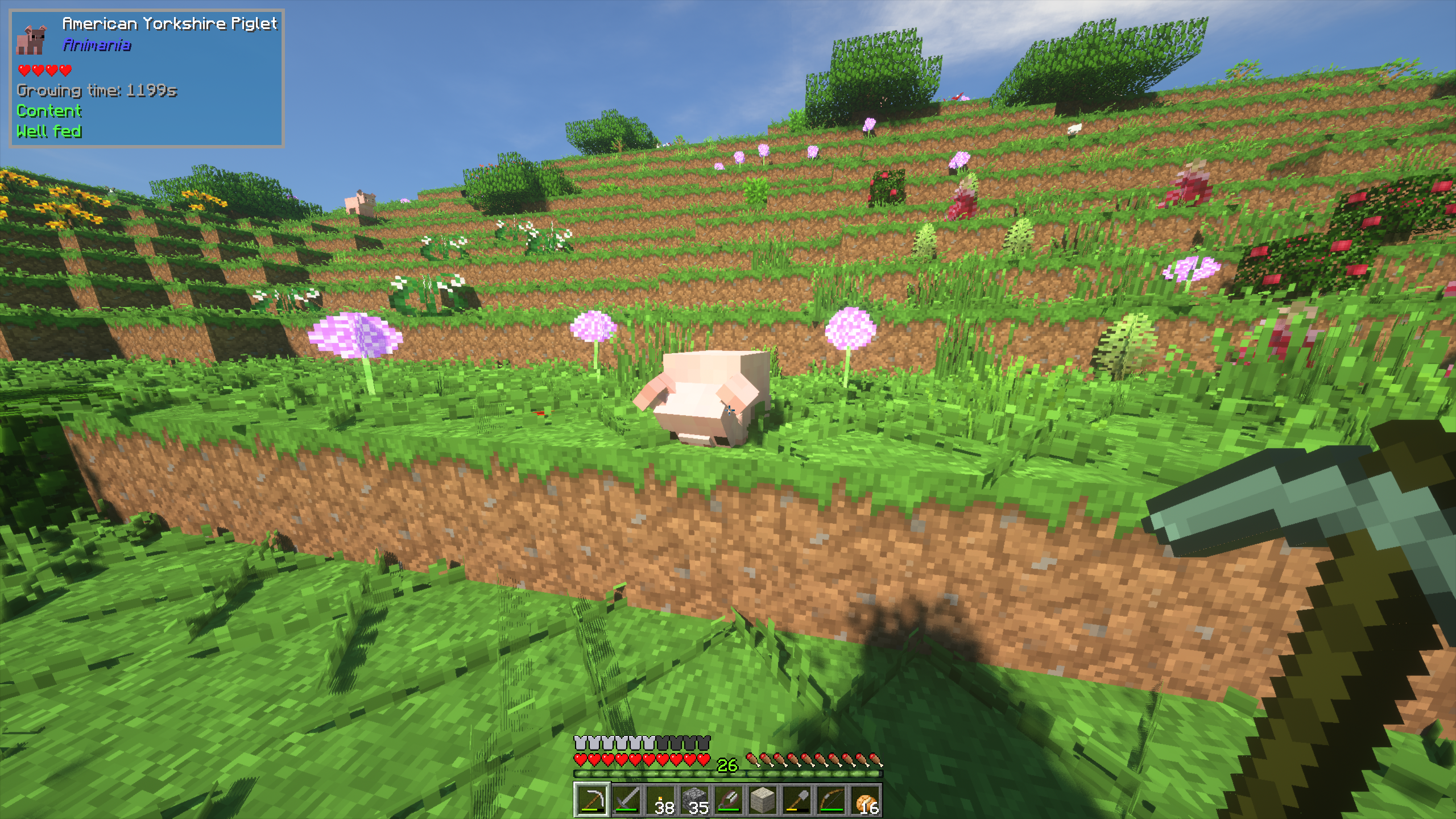Select the pale stone block slot
The width and height of the screenshot is (1456, 819).
tap(762, 800)
